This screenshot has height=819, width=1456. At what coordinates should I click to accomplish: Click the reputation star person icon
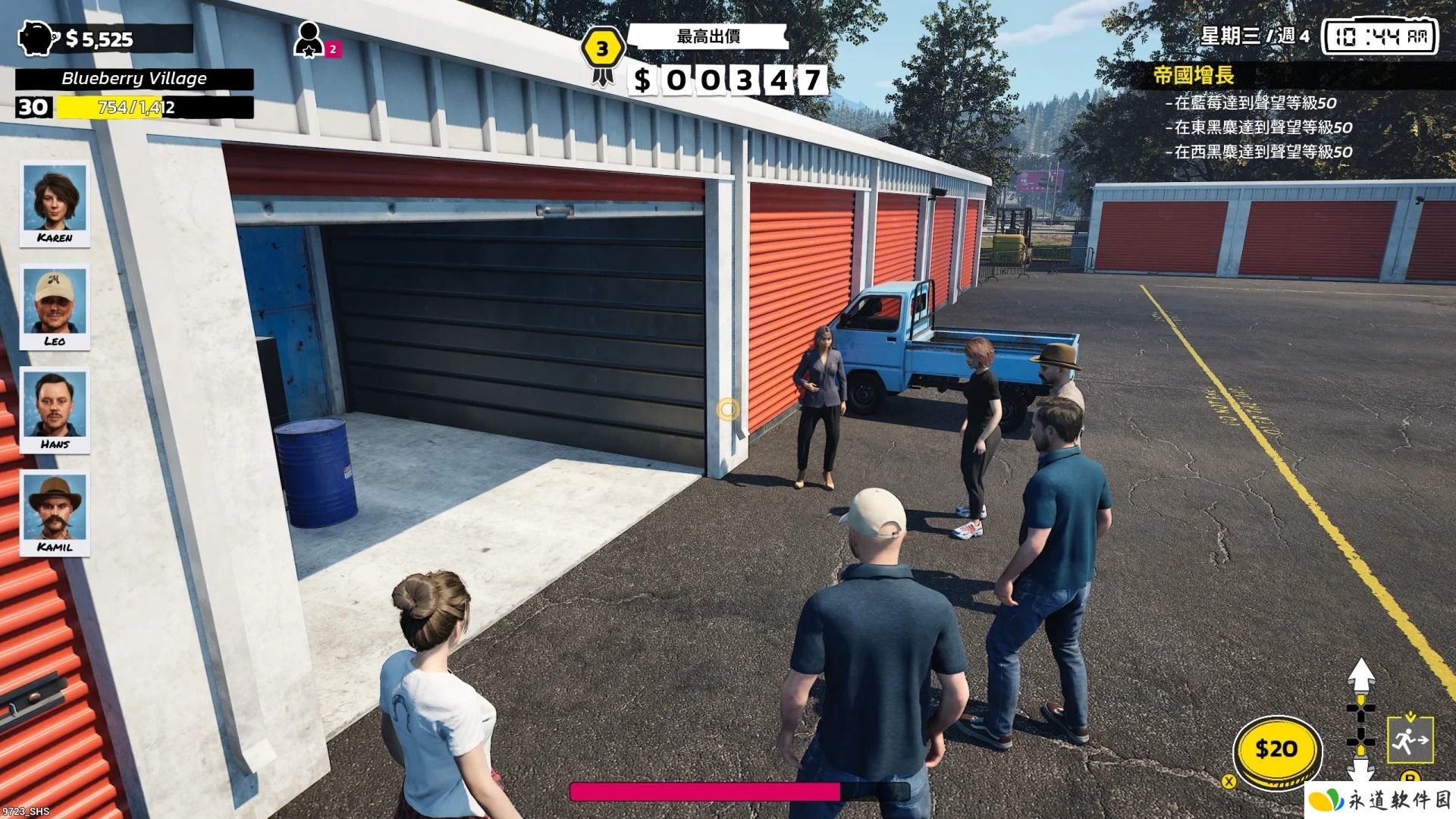coord(309,39)
